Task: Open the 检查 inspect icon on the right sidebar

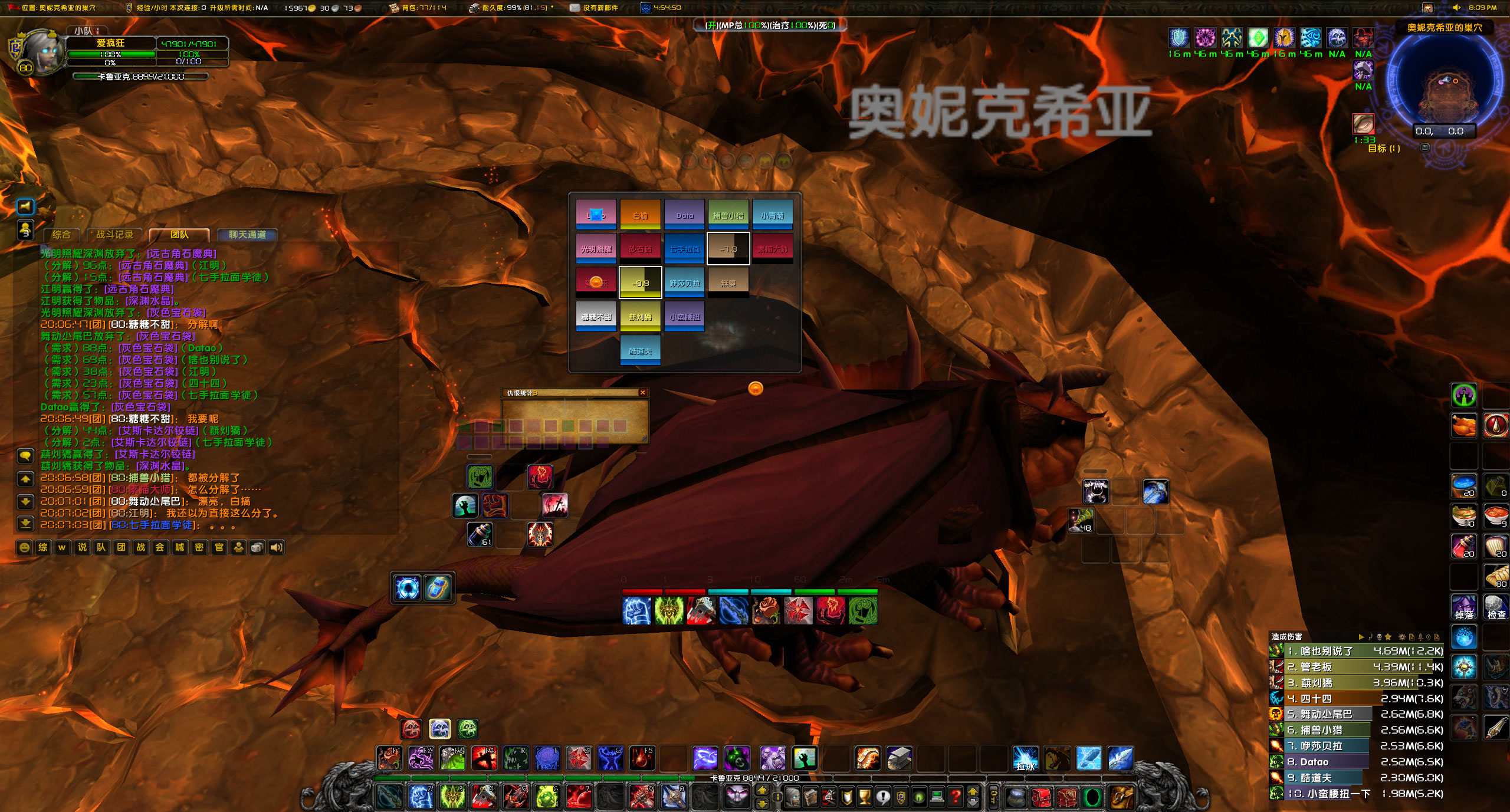Action: (1495, 606)
